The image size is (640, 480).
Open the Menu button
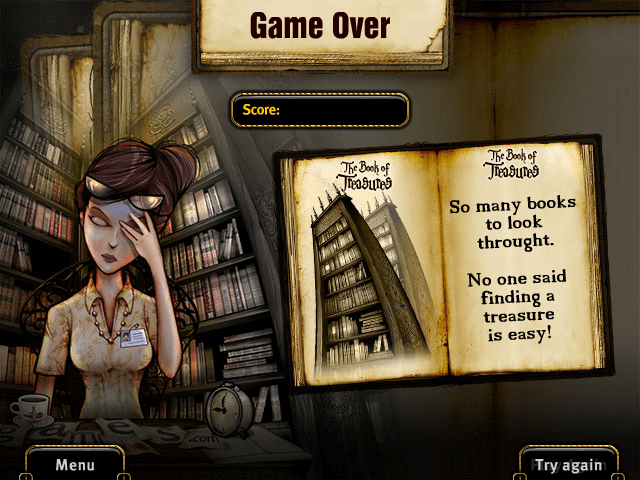75,464
